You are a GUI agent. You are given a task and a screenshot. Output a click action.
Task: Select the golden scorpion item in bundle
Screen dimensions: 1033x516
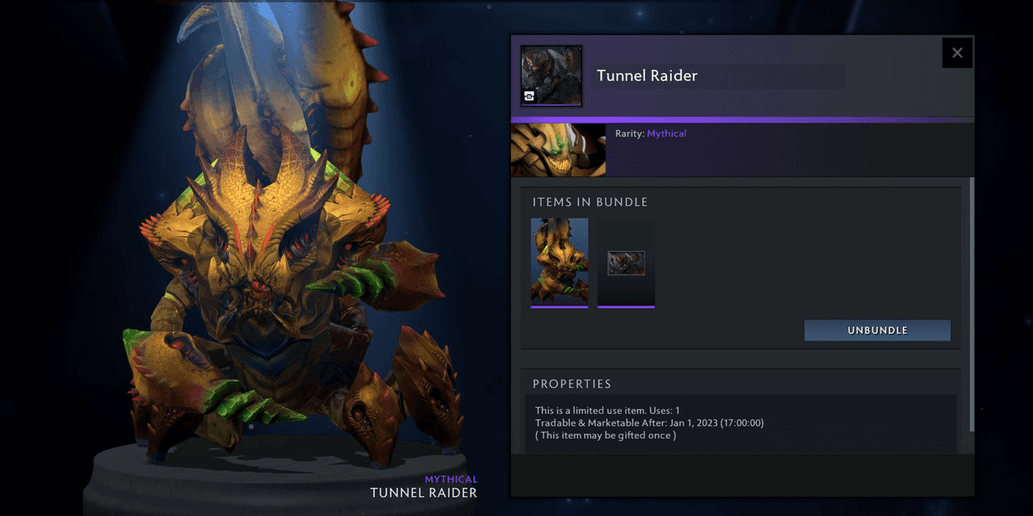pyautogui.click(x=559, y=262)
